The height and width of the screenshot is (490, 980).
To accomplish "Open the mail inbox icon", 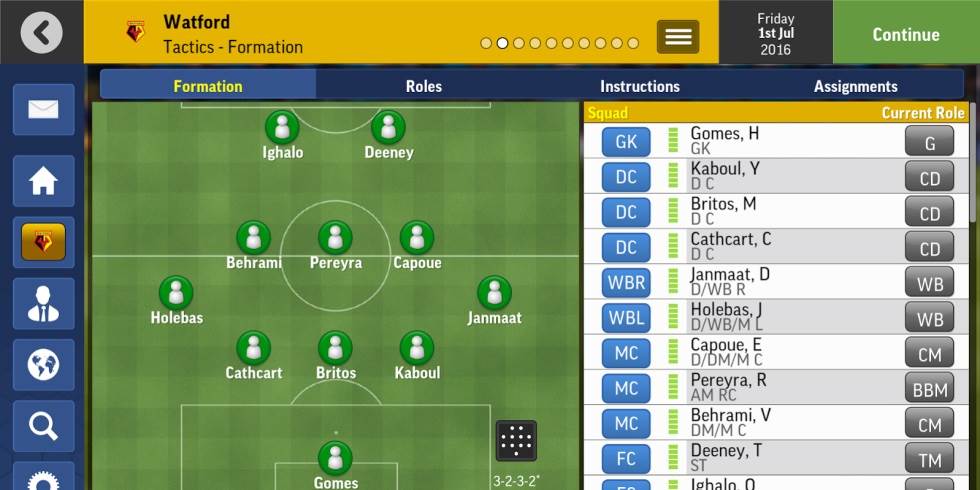I will 43,110.
